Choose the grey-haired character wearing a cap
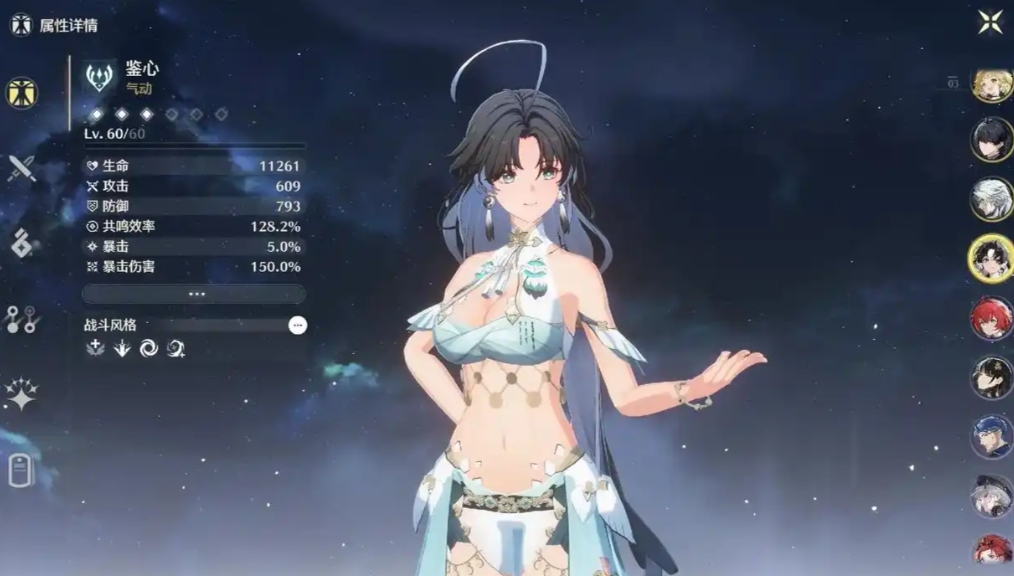 click(x=991, y=495)
